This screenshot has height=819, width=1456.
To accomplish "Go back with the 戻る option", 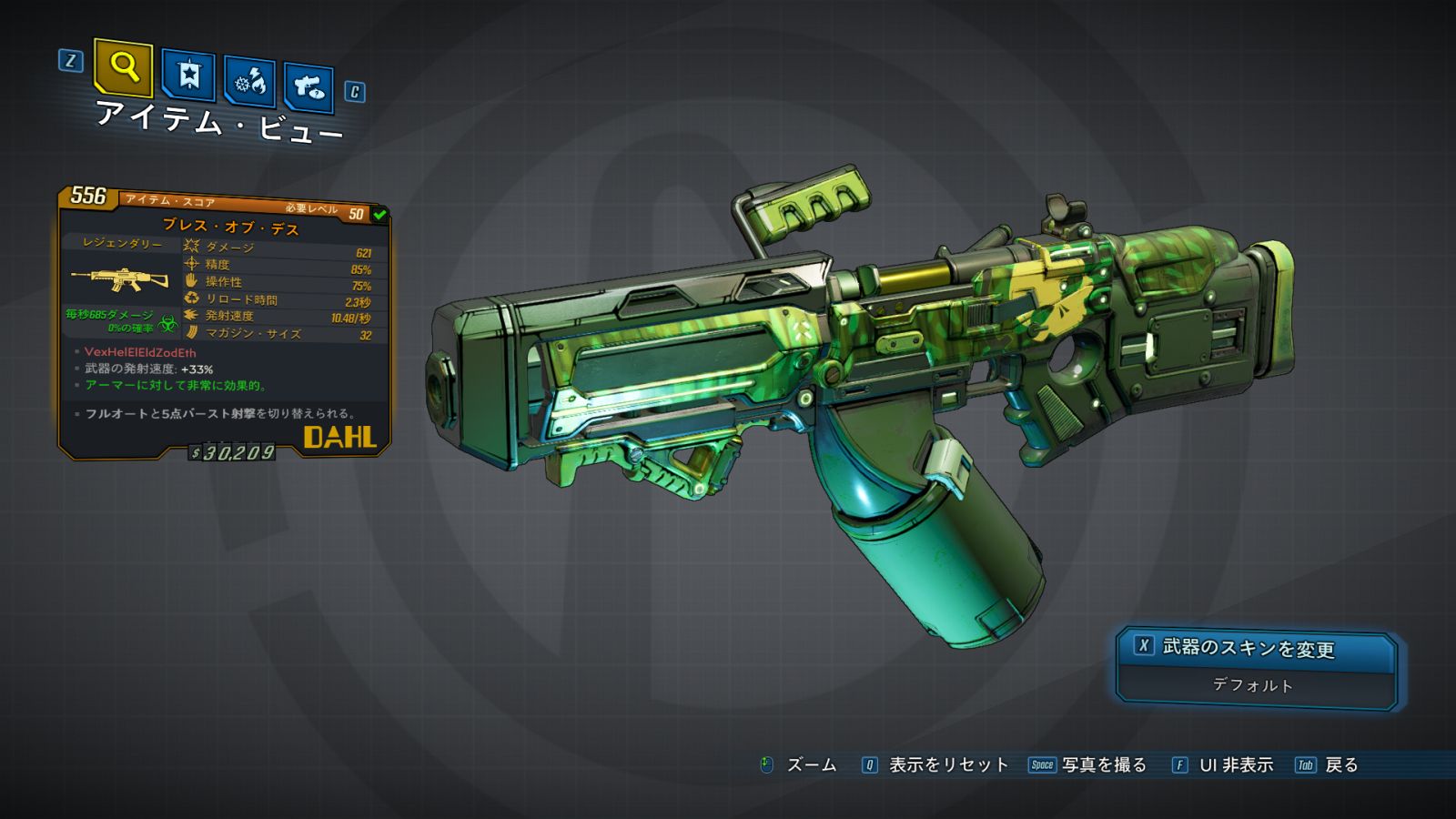I will [x=1328, y=765].
